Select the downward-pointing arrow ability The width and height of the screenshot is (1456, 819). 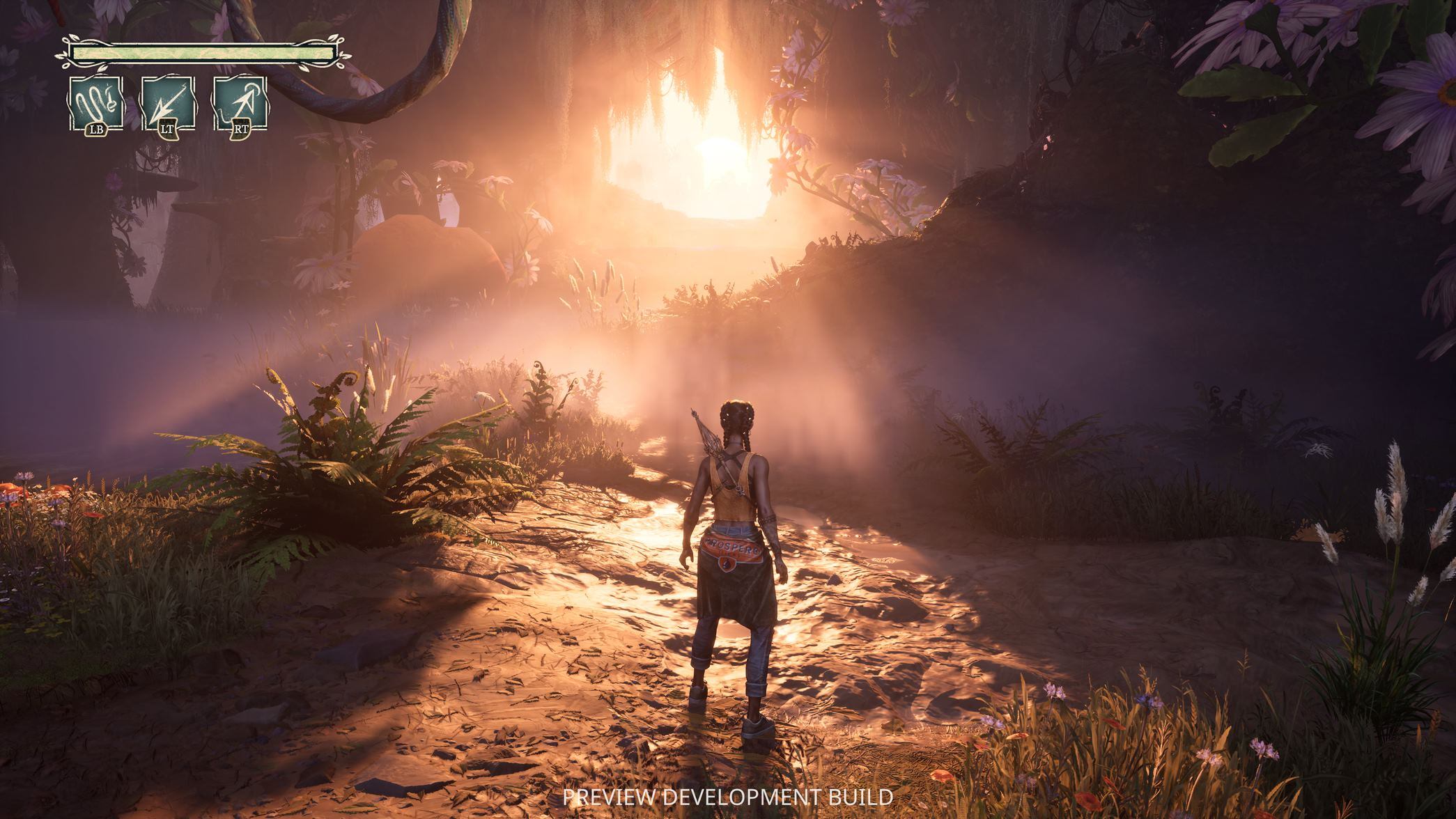(168, 104)
